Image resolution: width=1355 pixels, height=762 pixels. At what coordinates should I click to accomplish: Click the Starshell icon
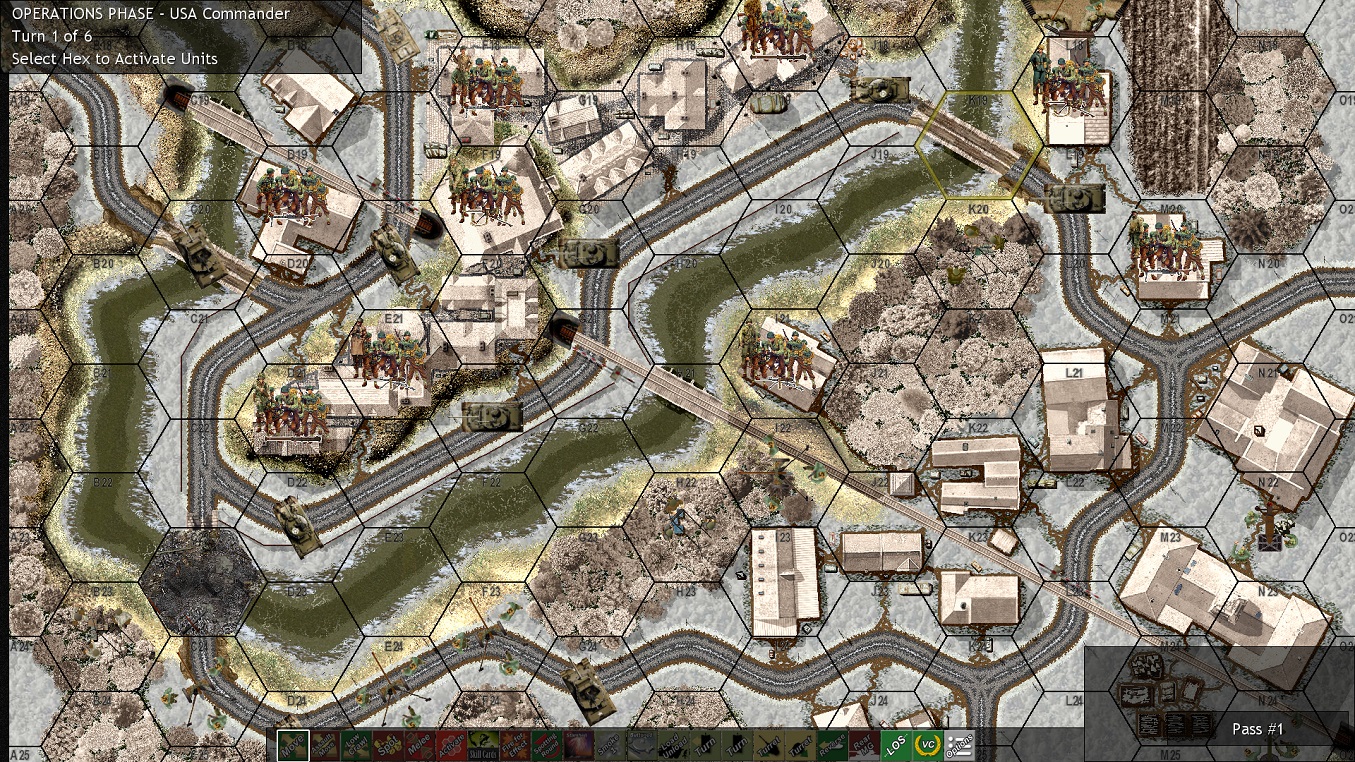tap(579, 744)
